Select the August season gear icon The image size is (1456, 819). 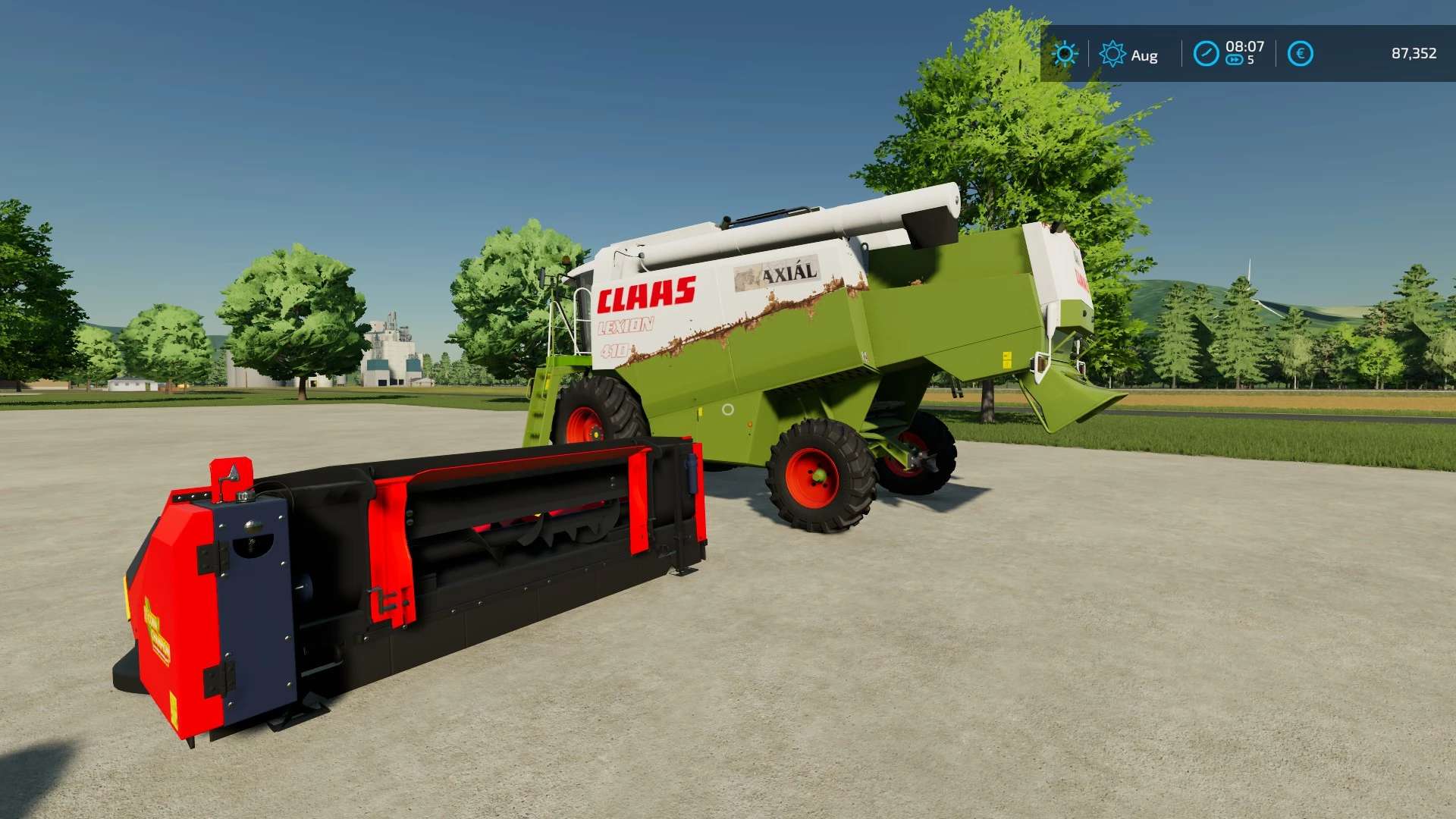tap(1112, 54)
